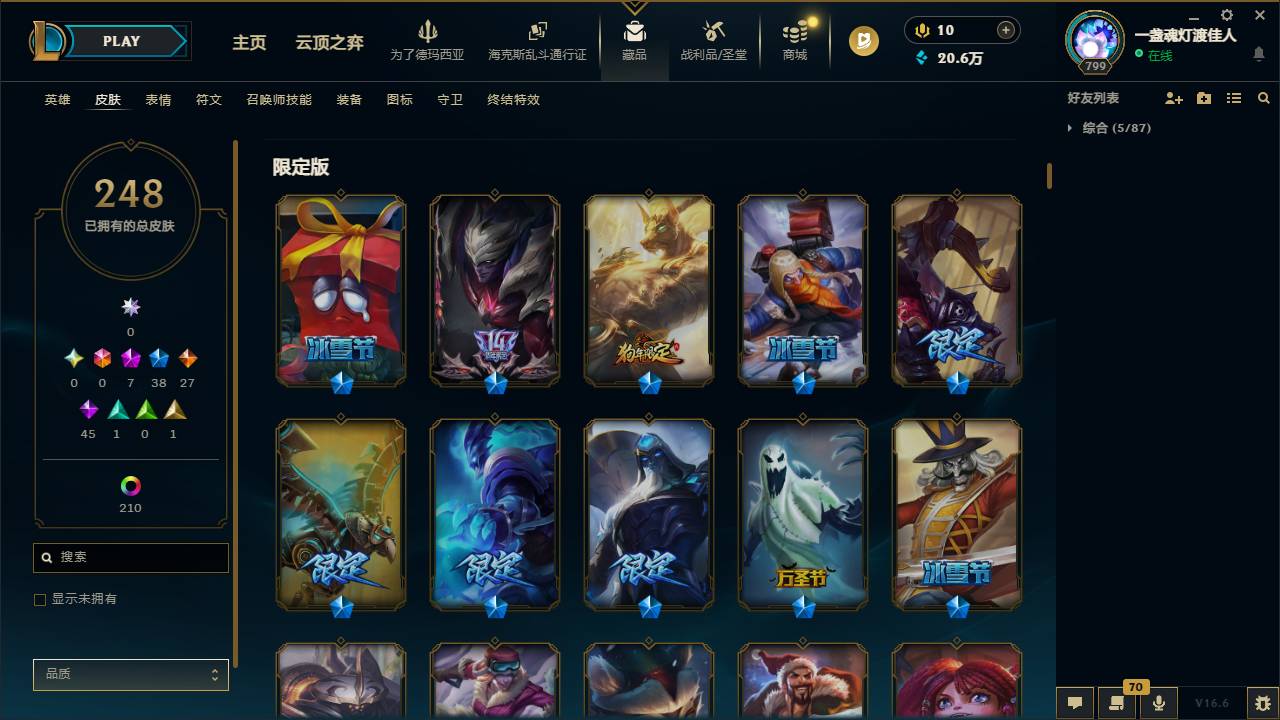
Task: Click the PLAY button
Action: [121, 41]
